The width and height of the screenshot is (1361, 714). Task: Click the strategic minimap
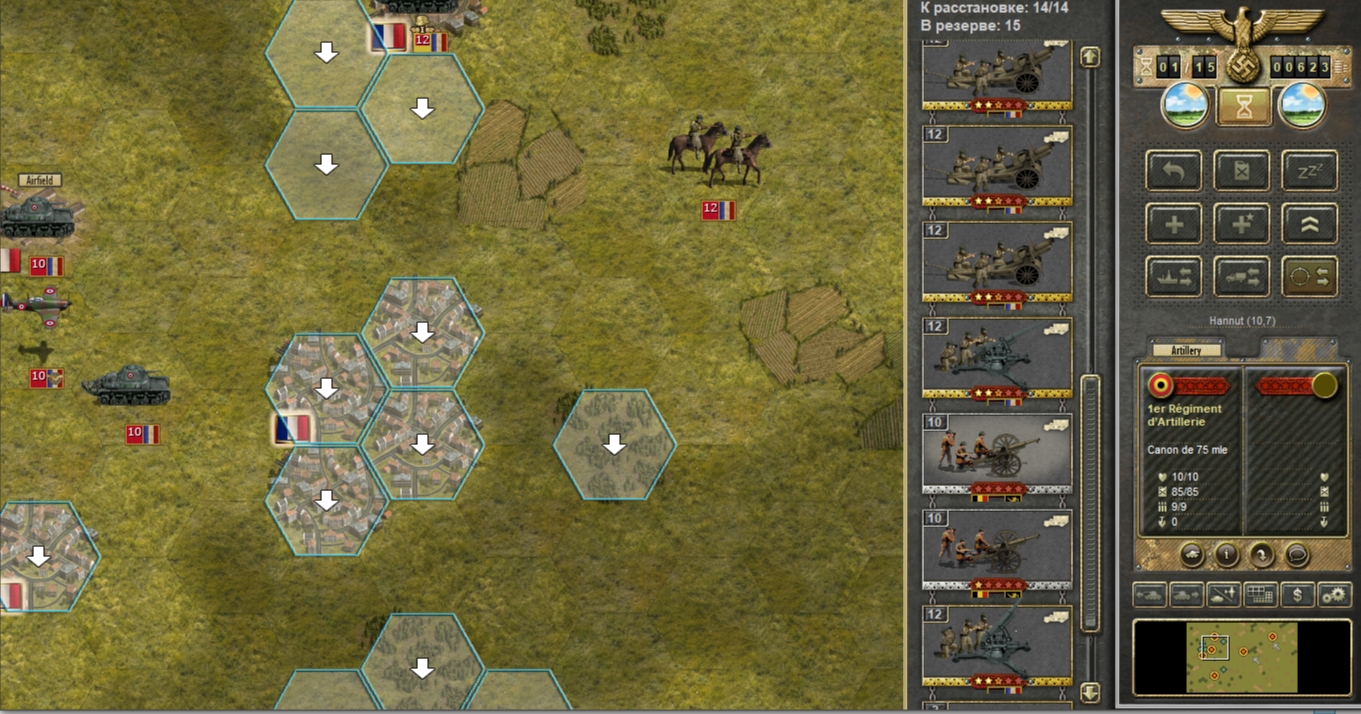(1241, 656)
